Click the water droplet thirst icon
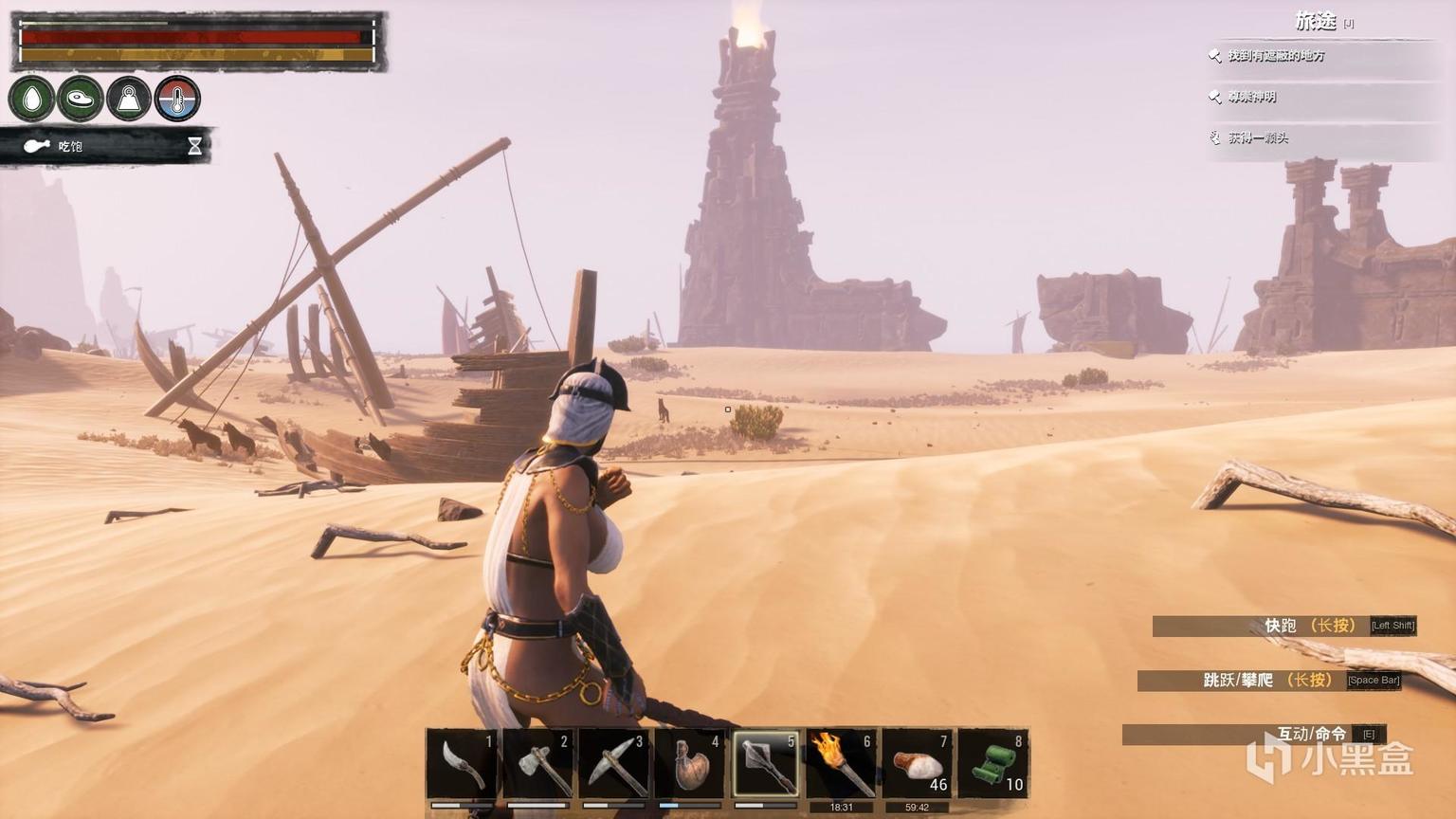This screenshot has width=1456, height=819. tap(32, 99)
